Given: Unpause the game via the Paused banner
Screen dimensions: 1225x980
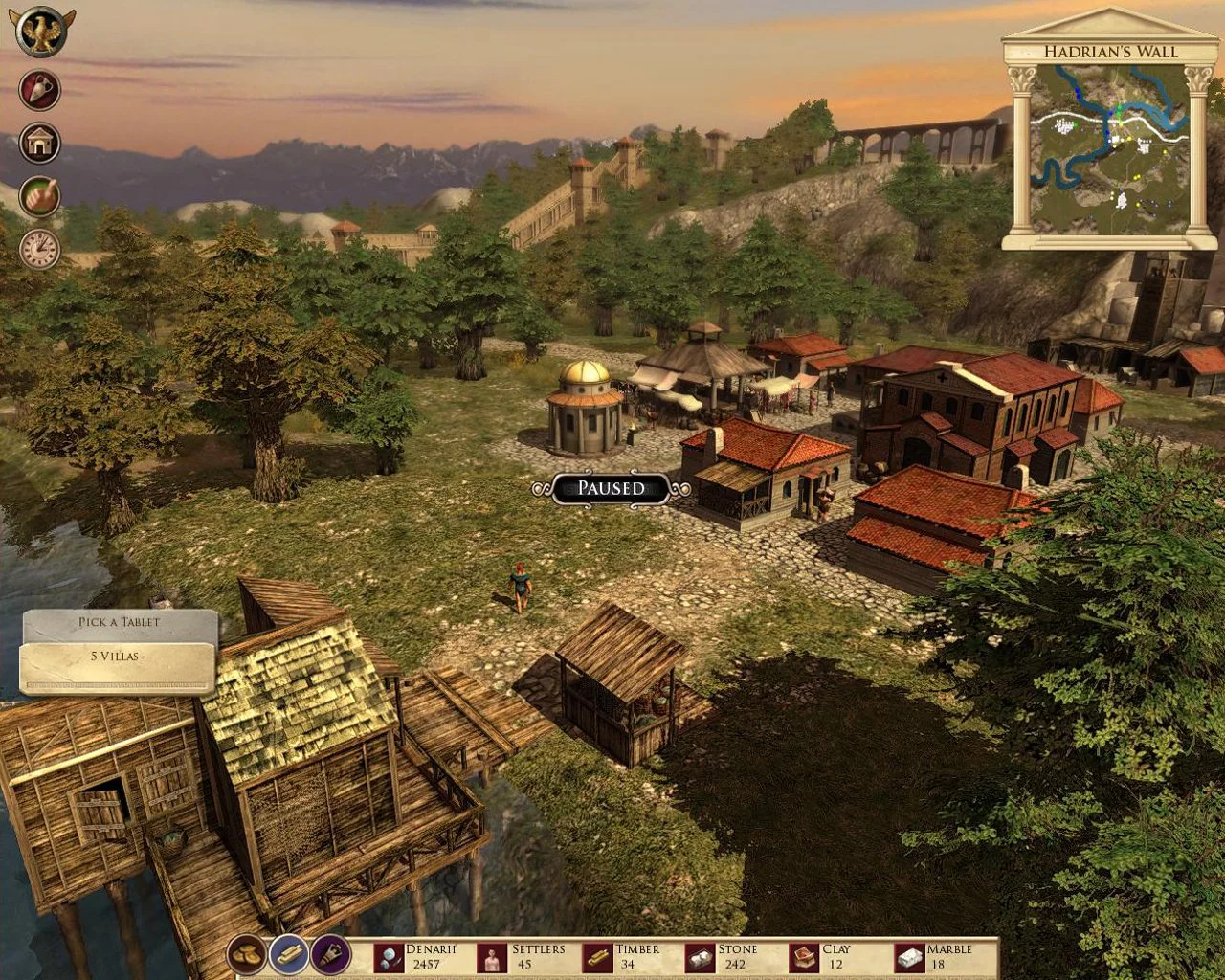Looking at the screenshot, I should click(x=611, y=488).
